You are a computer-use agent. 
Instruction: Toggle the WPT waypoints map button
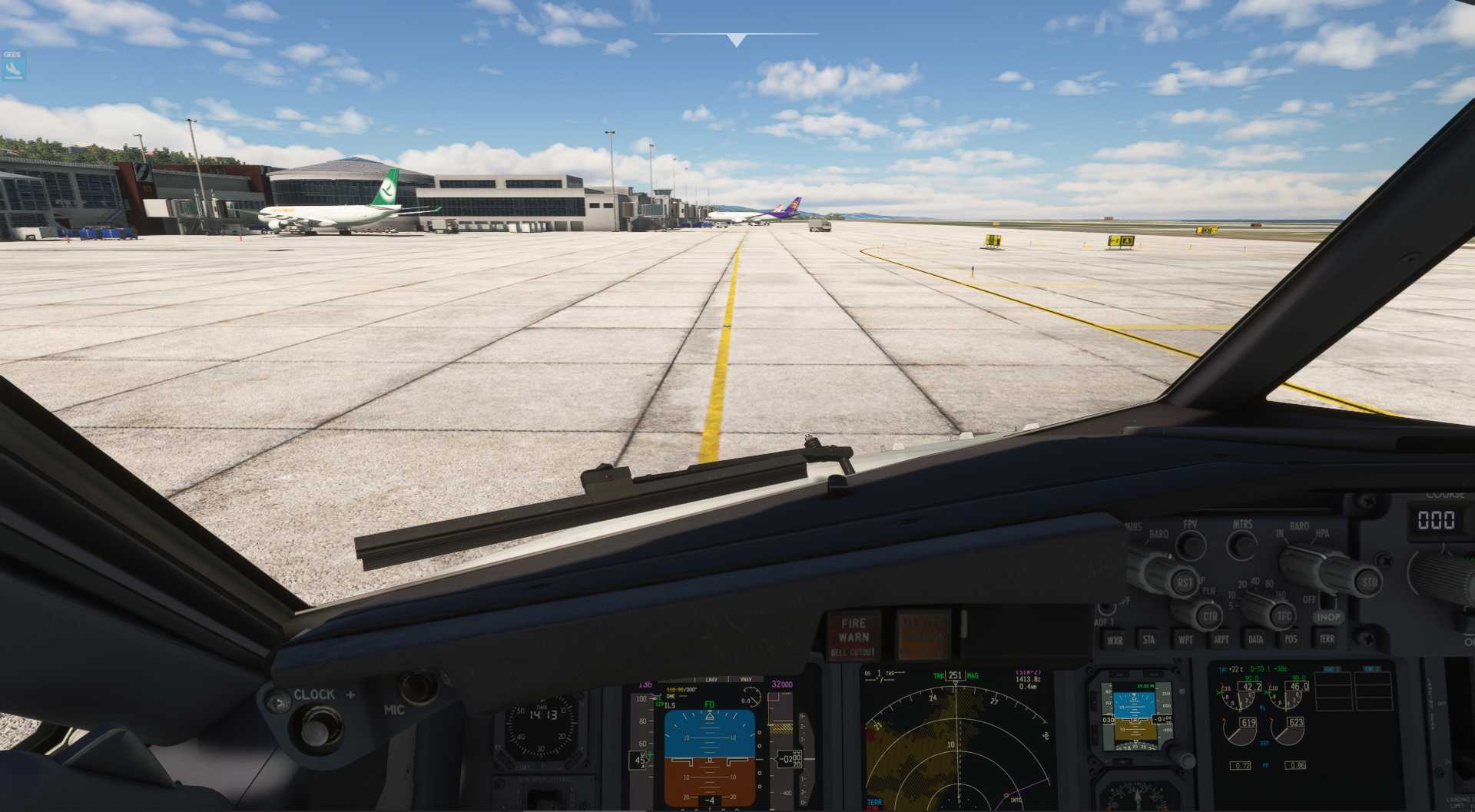pyautogui.click(x=1185, y=639)
